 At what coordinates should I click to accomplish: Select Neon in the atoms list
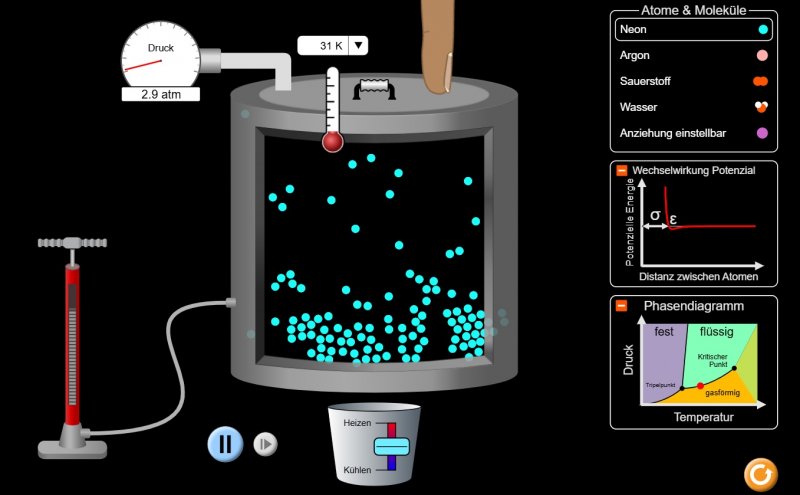(692, 30)
